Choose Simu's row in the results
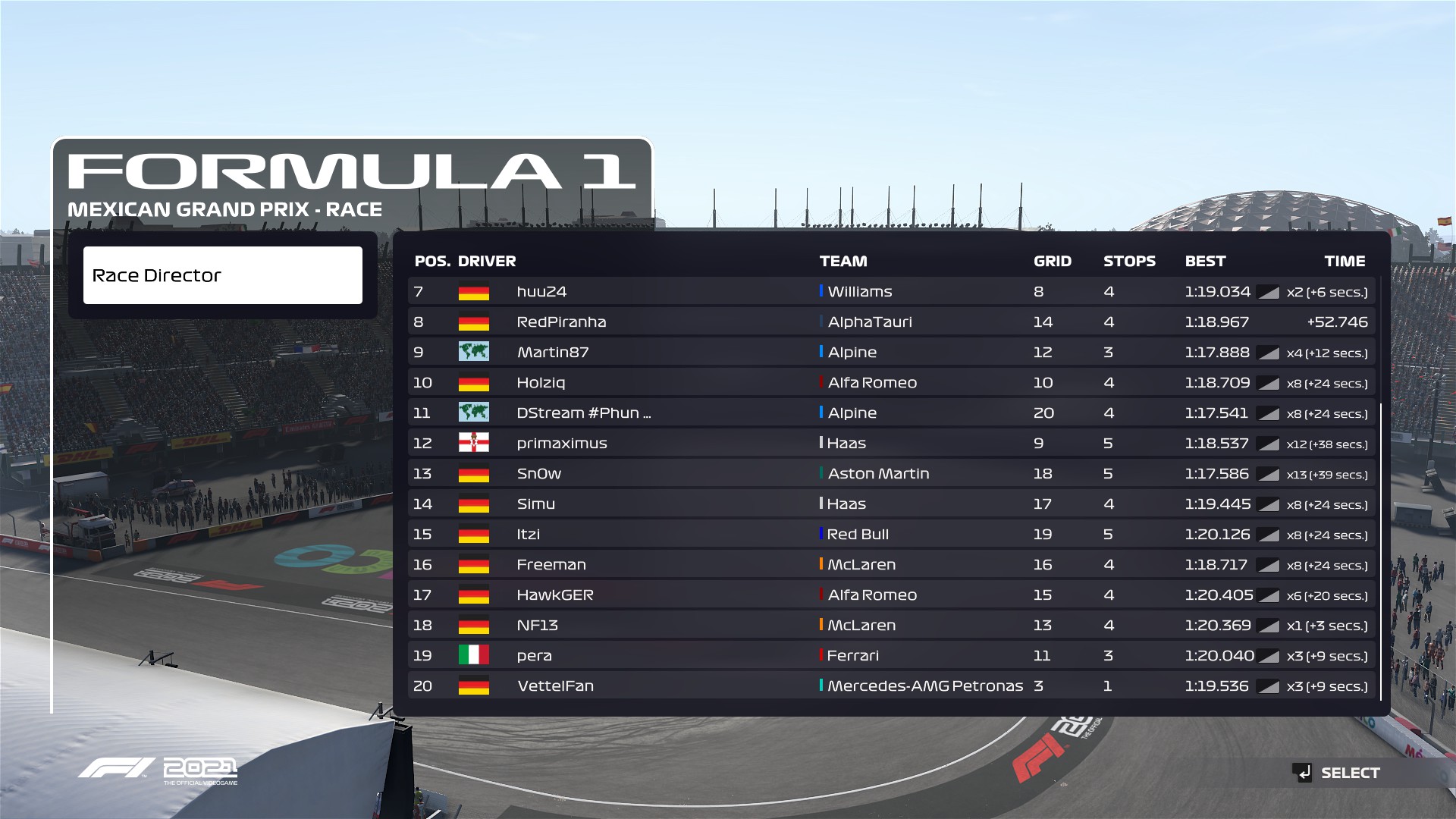Screen dimensions: 1456x819 (891, 504)
